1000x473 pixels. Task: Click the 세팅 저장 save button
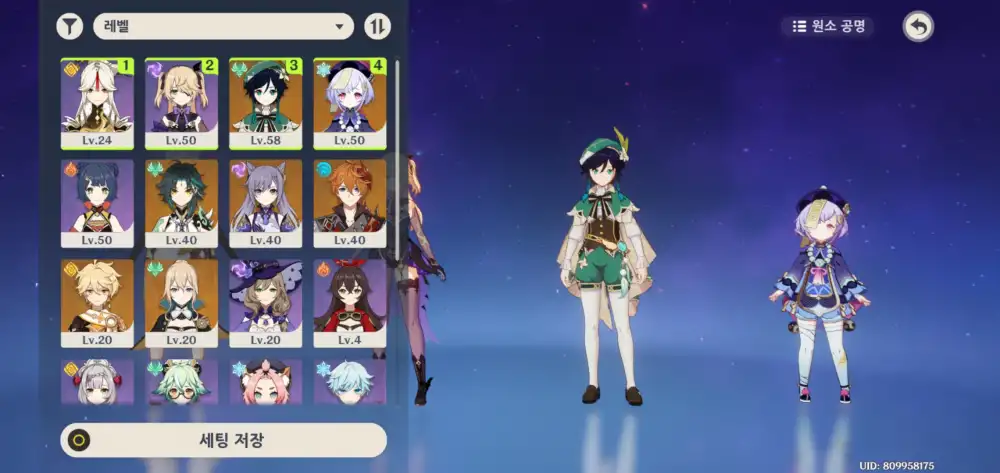[x=224, y=440]
